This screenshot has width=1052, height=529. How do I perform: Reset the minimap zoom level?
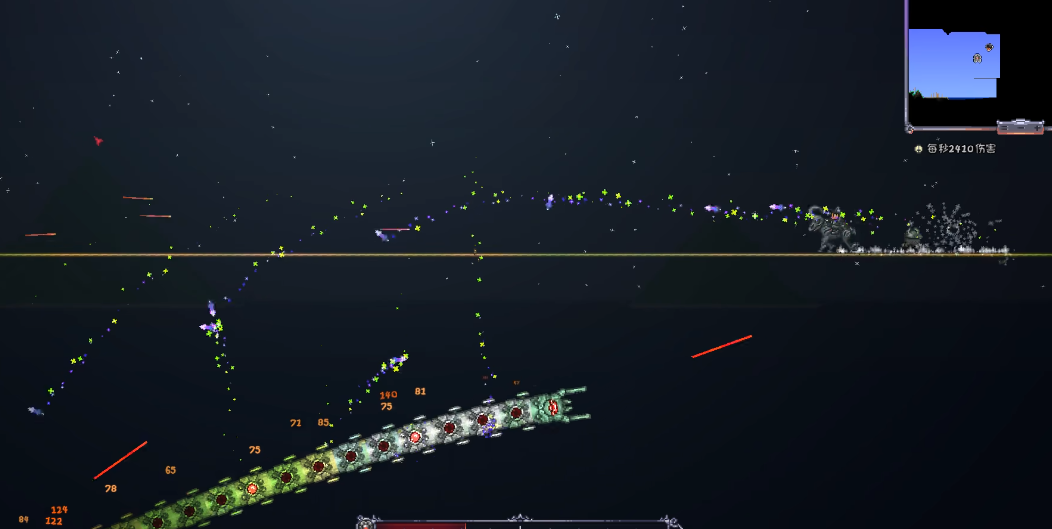pos(1004,128)
